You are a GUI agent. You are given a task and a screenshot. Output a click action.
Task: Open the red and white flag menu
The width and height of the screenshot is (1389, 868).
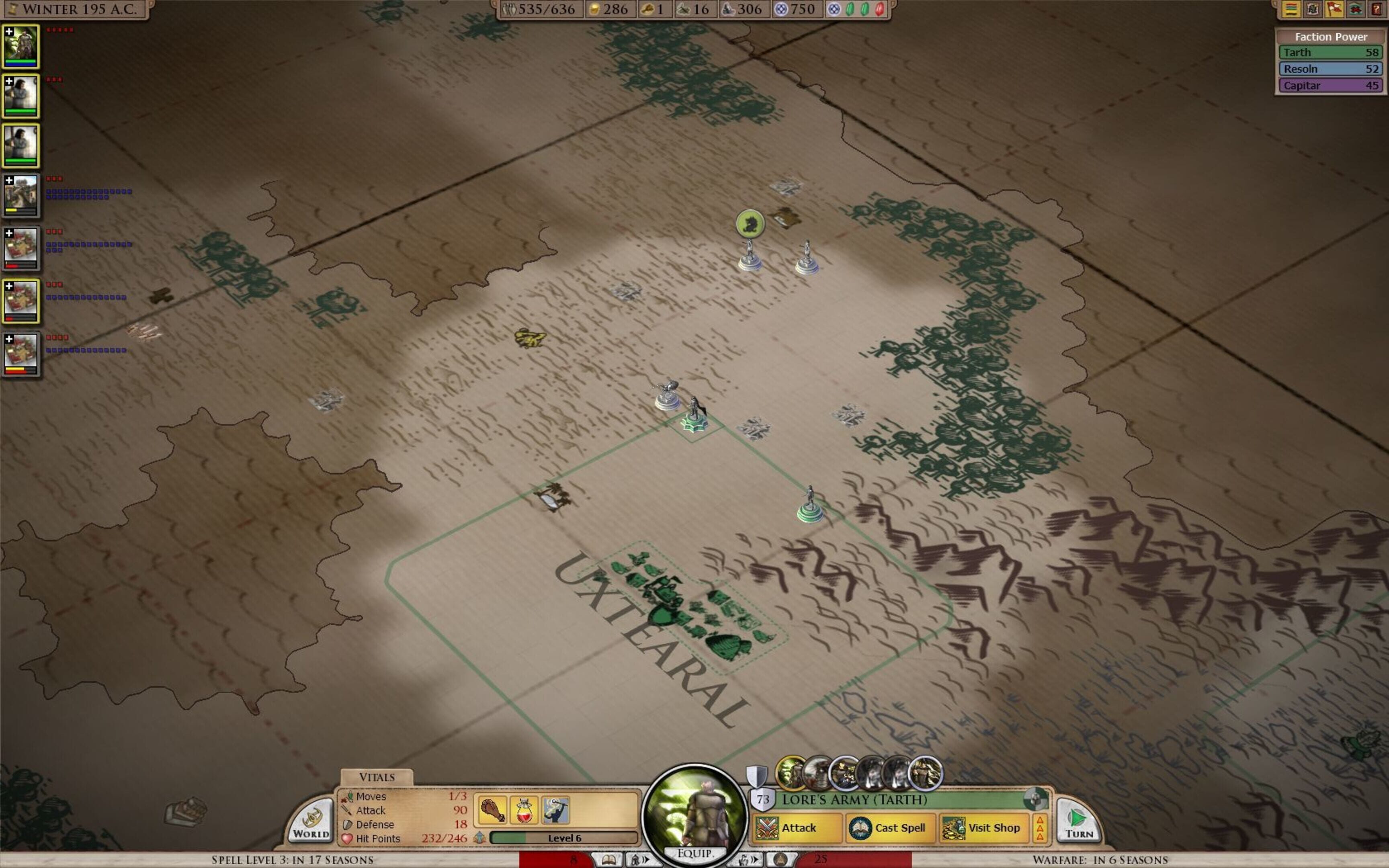click(x=1334, y=9)
